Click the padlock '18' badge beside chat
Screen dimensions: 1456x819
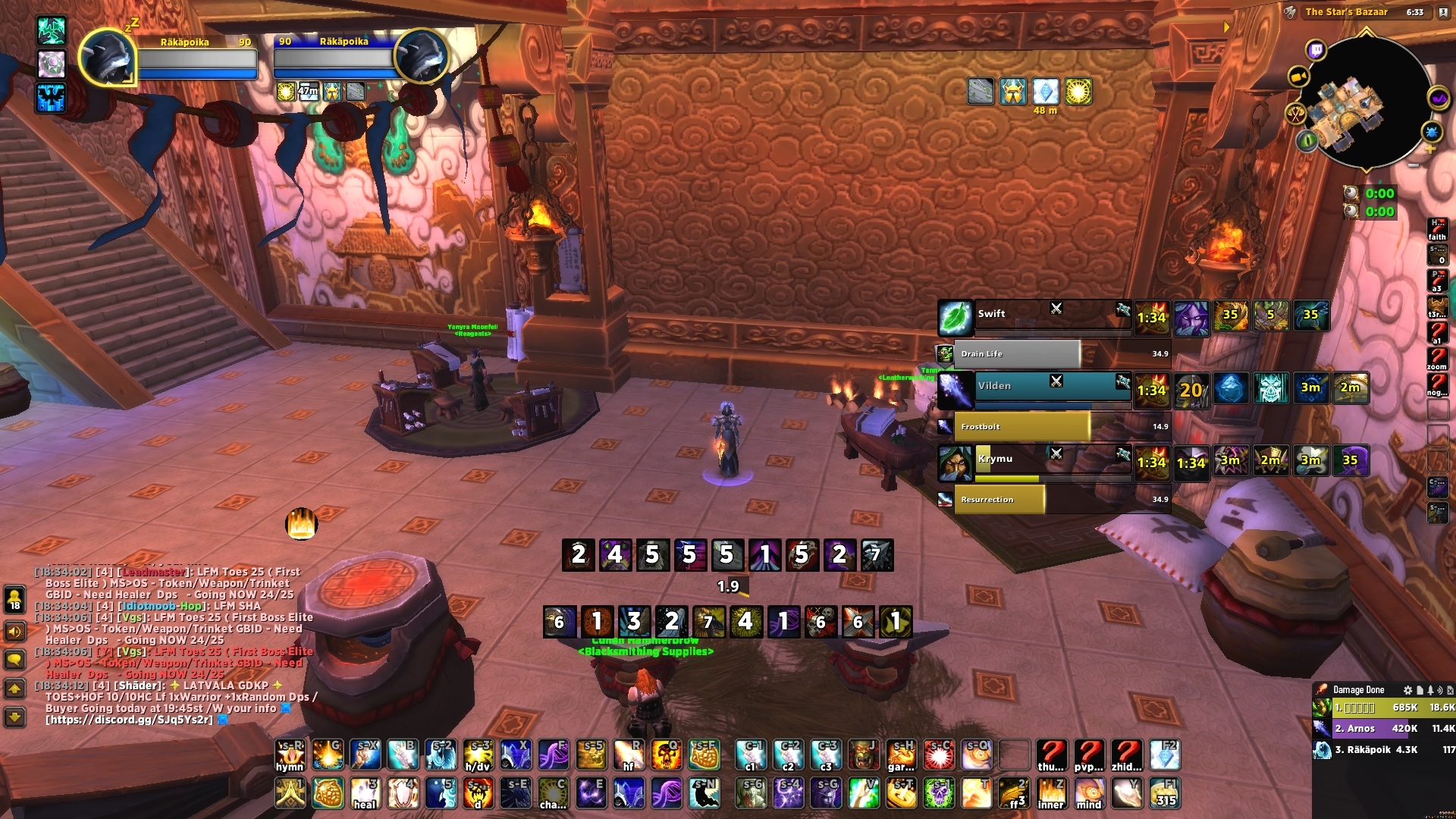click(14, 600)
